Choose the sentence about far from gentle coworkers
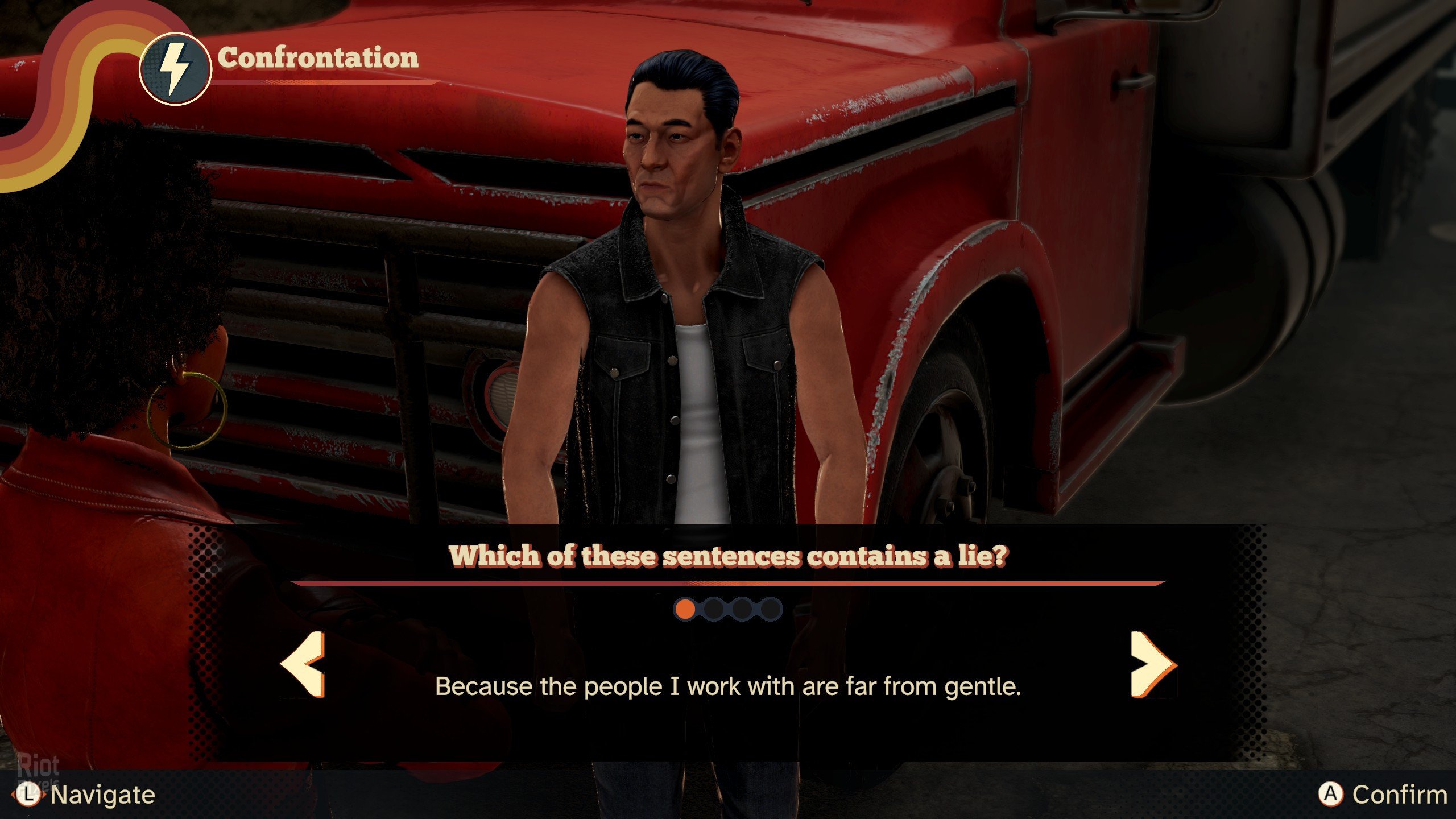This screenshot has width=1456, height=819. coord(728,686)
